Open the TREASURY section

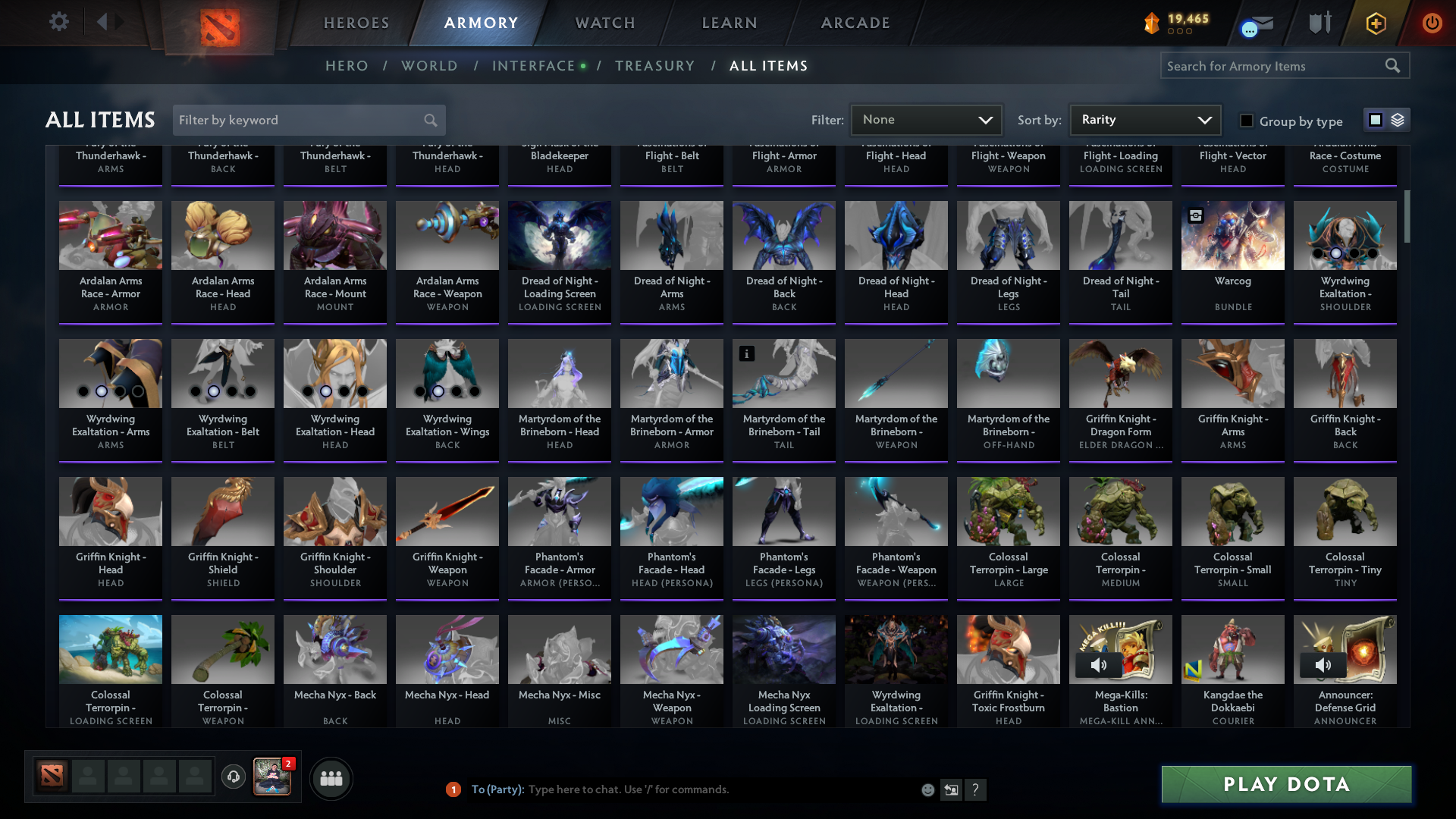(x=655, y=65)
